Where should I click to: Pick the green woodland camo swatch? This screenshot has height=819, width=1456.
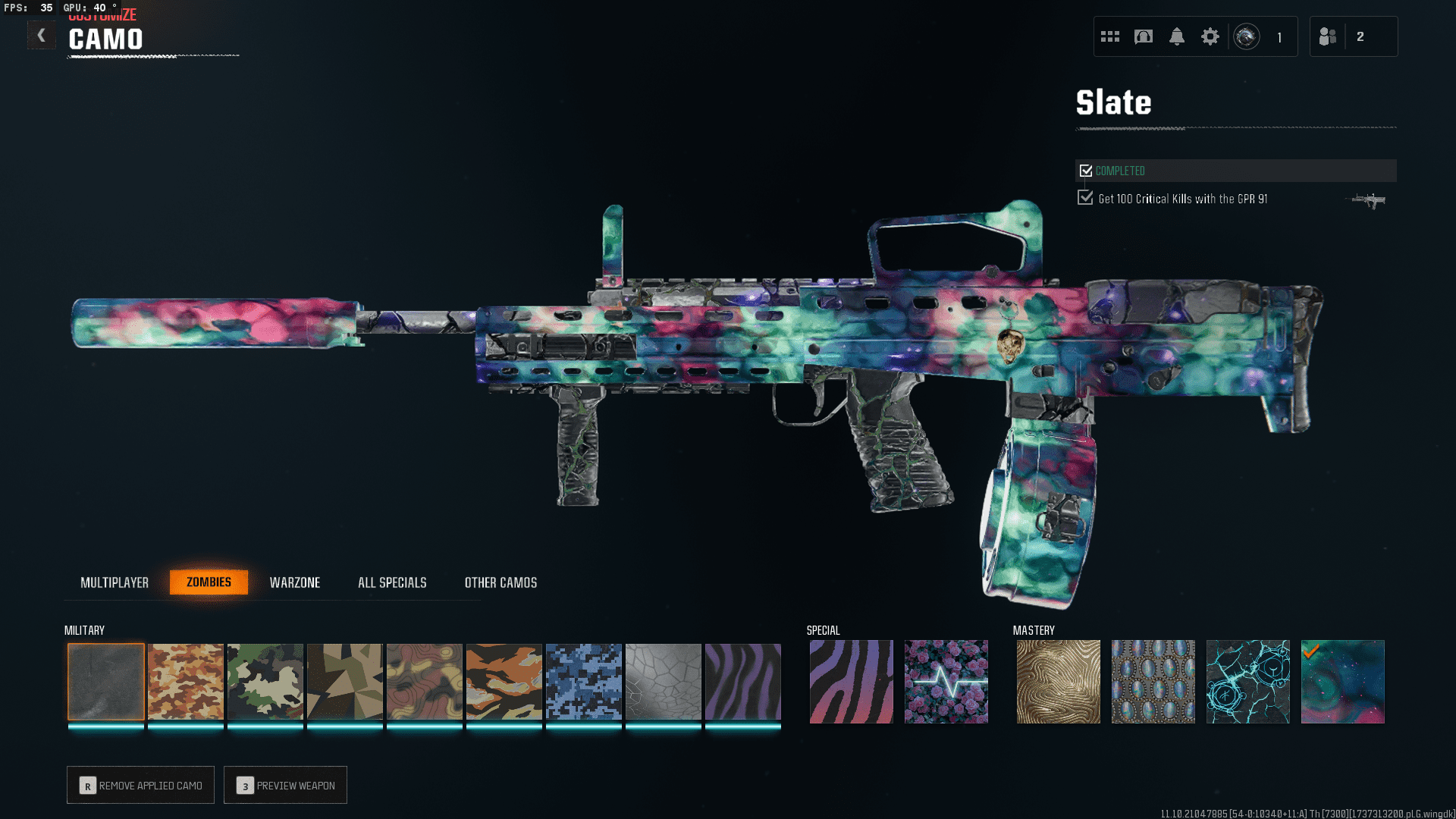(265, 682)
